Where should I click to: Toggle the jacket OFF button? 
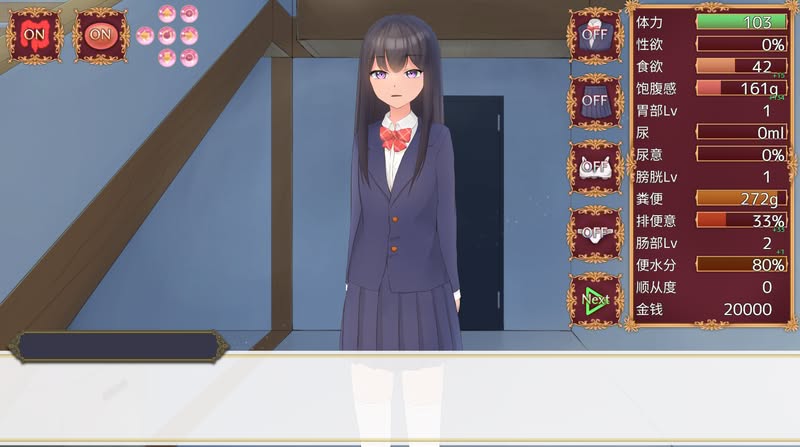pyautogui.click(x=595, y=35)
